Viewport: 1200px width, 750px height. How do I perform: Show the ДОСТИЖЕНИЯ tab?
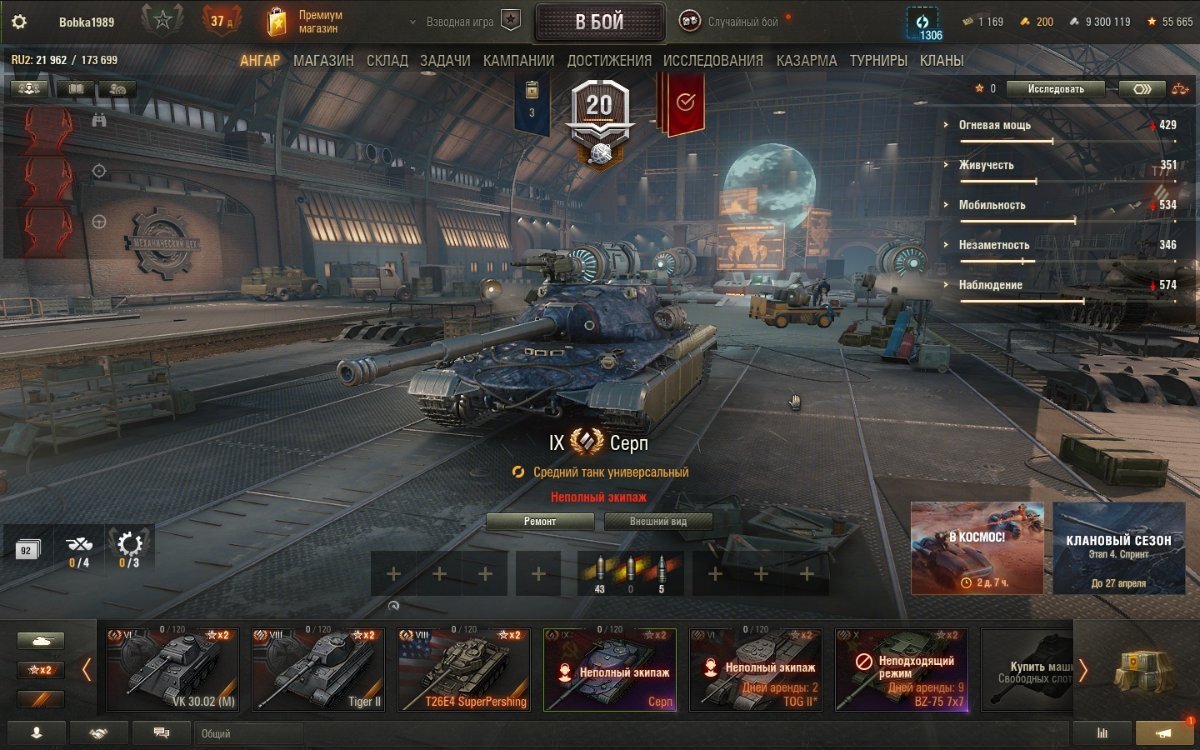609,61
